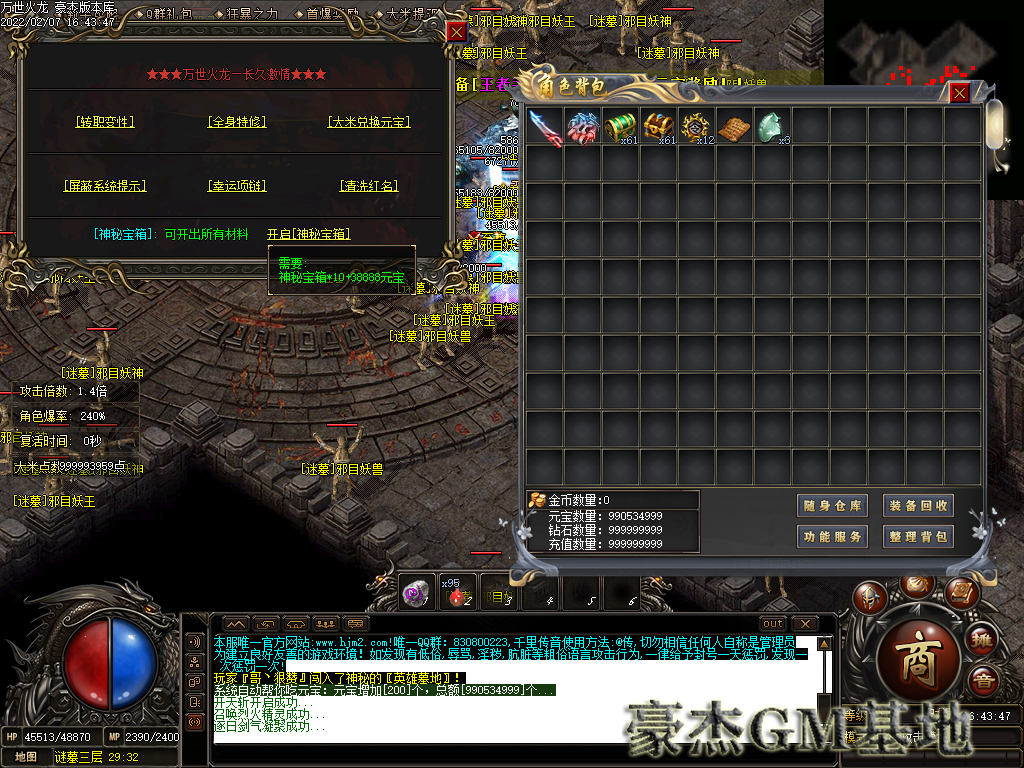The height and width of the screenshot is (768, 1024).
Task: Sort items with 整理背包 button
Action: pos(917,537)
